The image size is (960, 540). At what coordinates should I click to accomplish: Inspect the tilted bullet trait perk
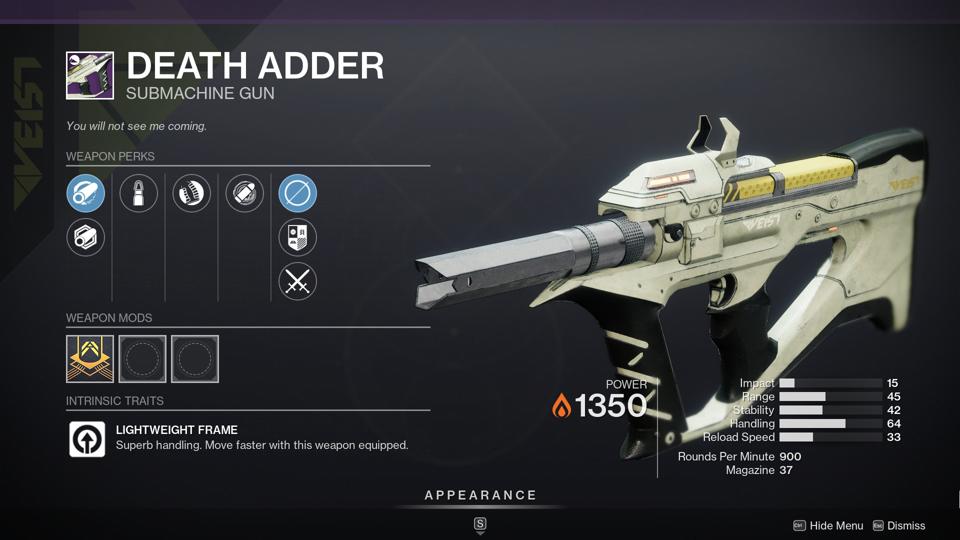coord(244,193)
